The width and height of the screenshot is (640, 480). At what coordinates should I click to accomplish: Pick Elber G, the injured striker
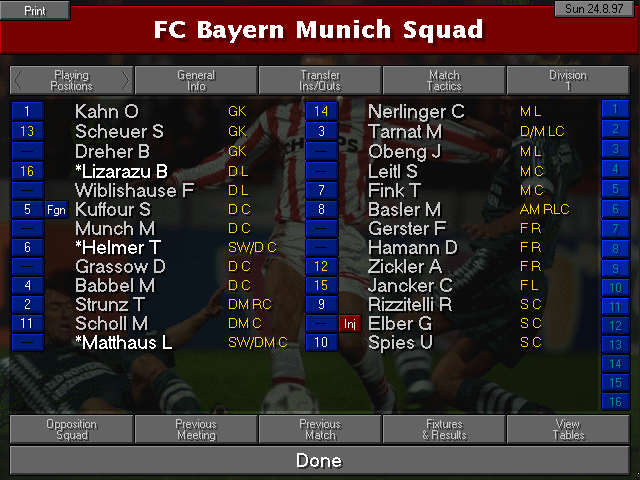400,324
